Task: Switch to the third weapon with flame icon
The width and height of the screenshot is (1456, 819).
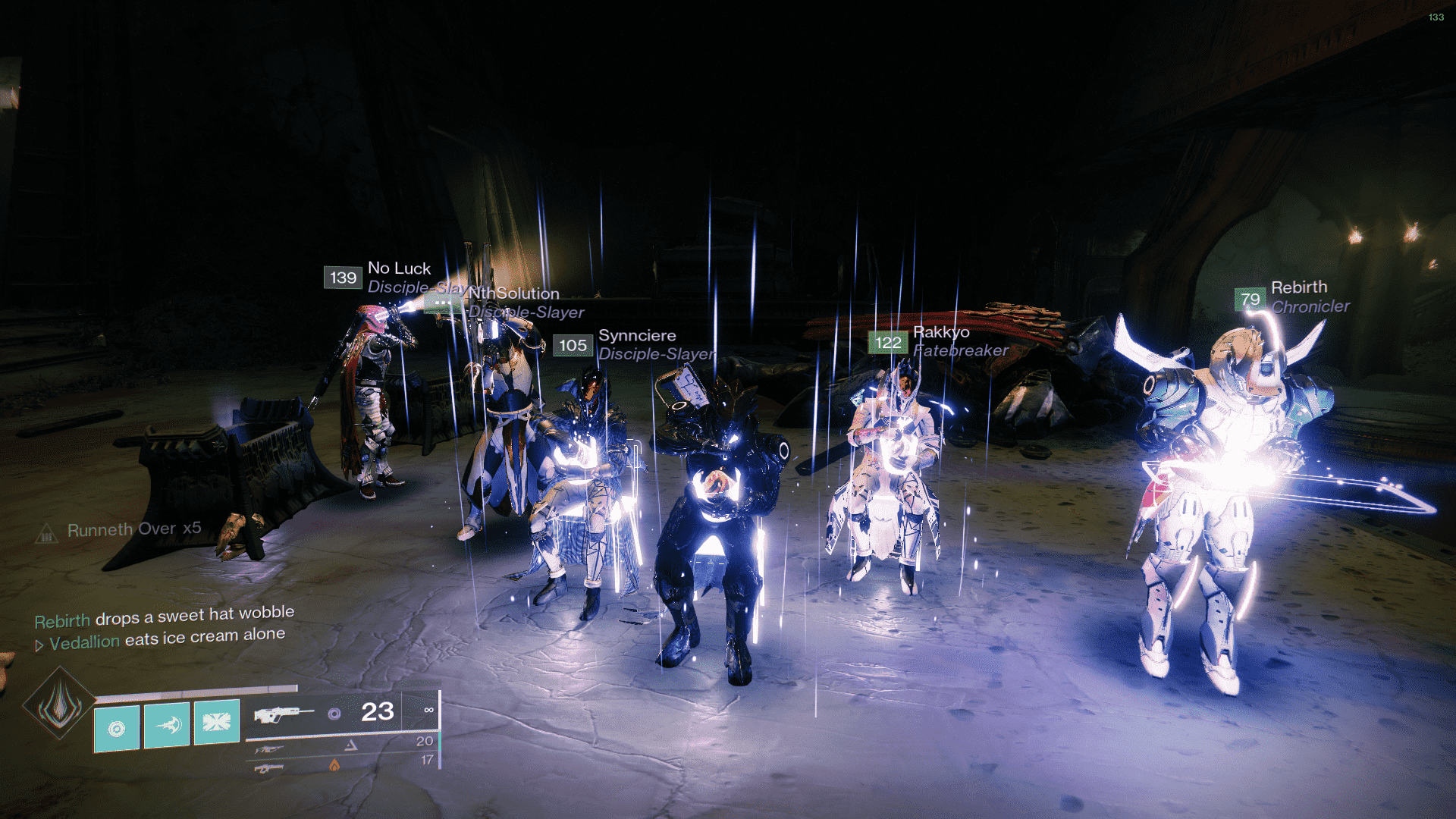Action: (x=270, y=768)
